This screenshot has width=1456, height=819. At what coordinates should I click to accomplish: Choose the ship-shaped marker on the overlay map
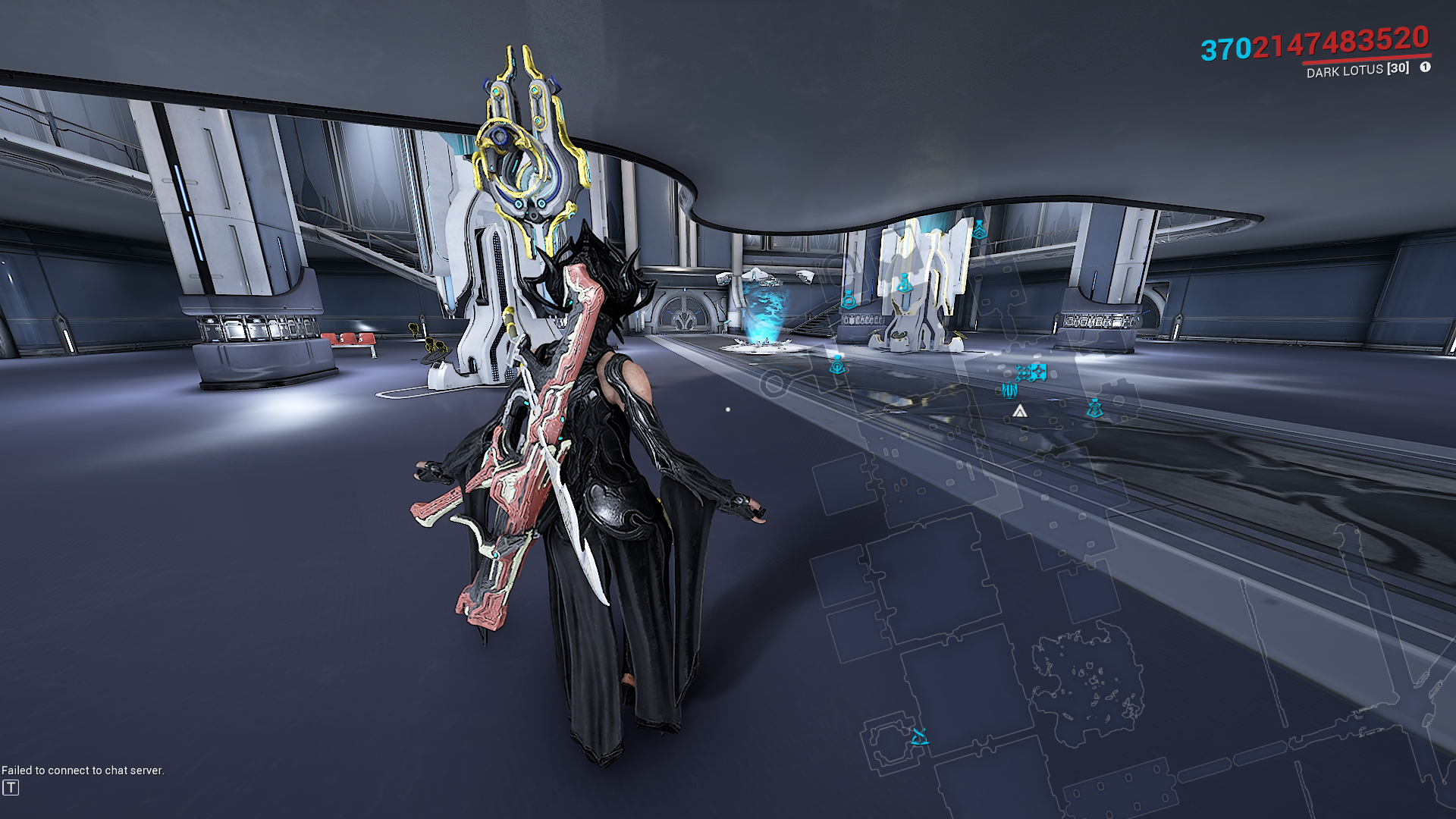(1009, 390)
